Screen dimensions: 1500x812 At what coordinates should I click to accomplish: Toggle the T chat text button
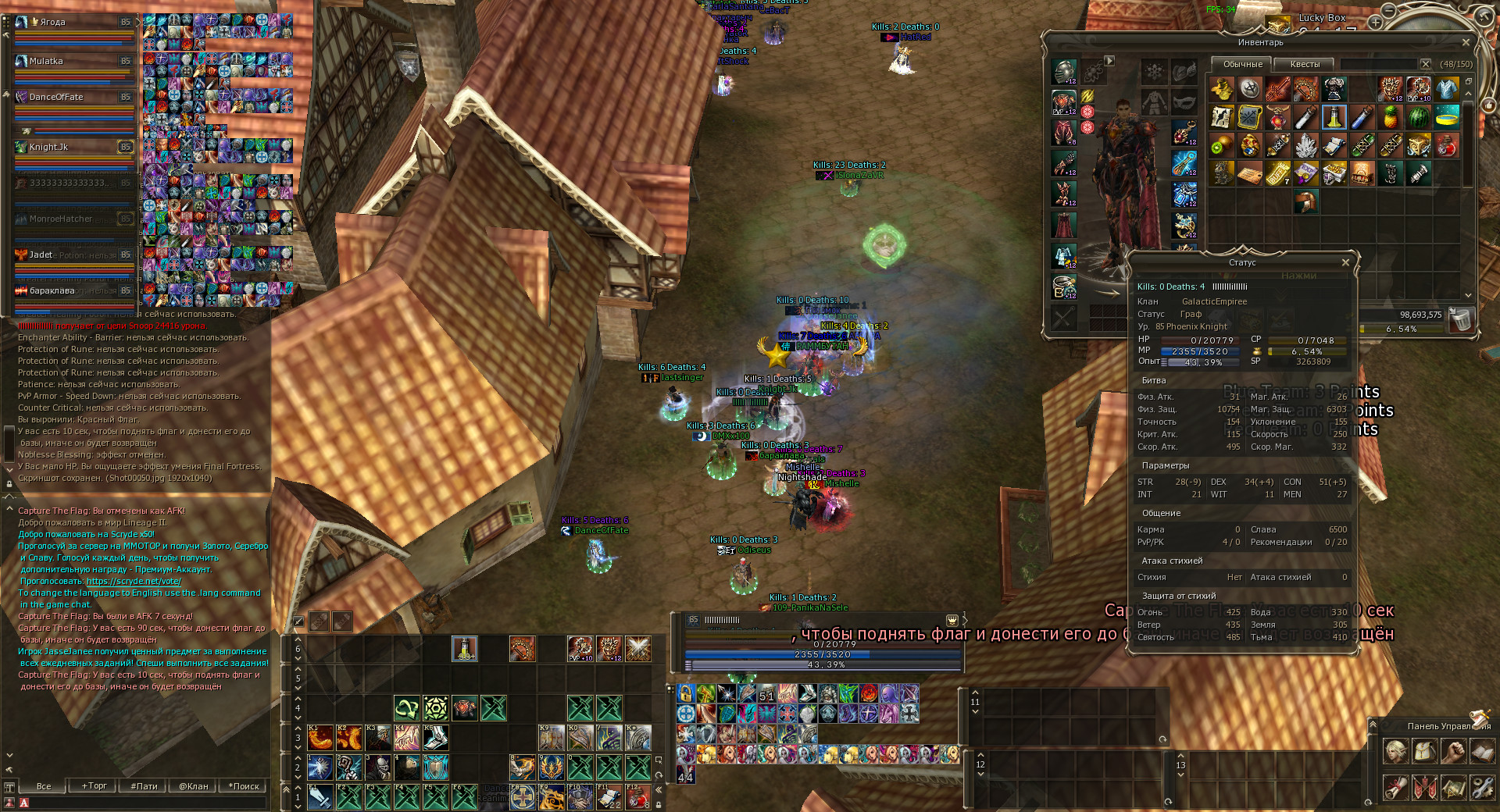coord(9,787)
